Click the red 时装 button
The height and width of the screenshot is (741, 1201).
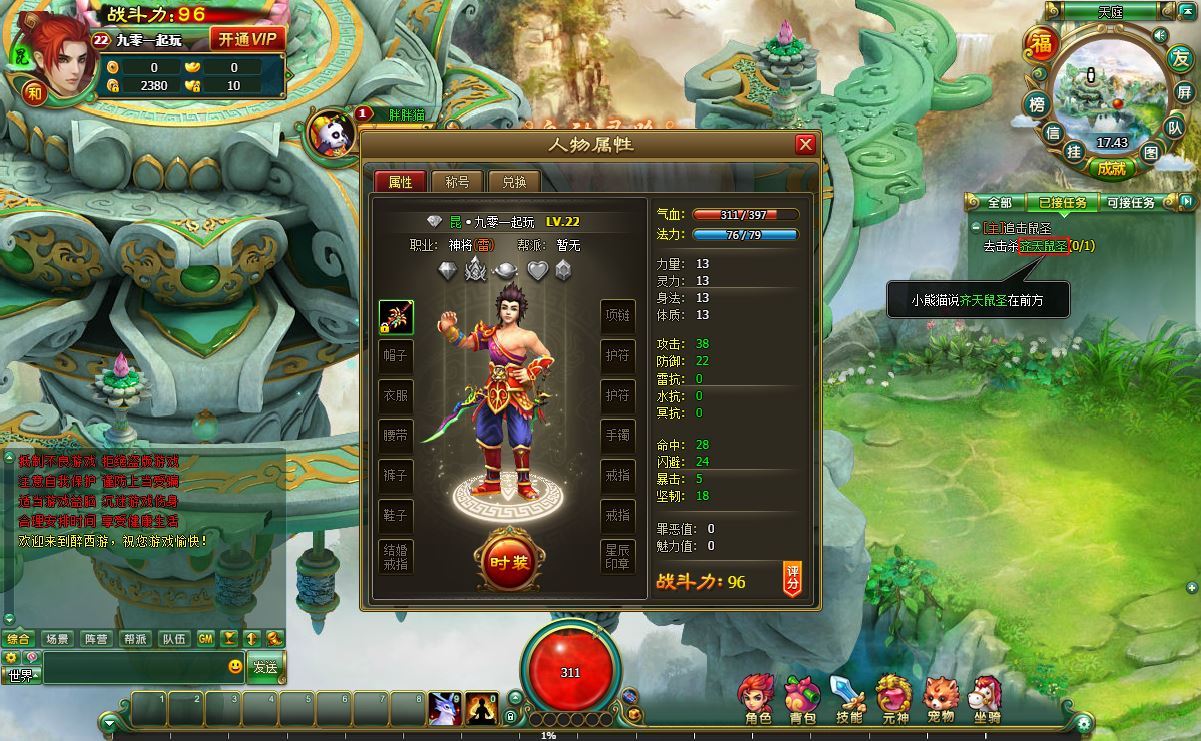tap(509, 563)
